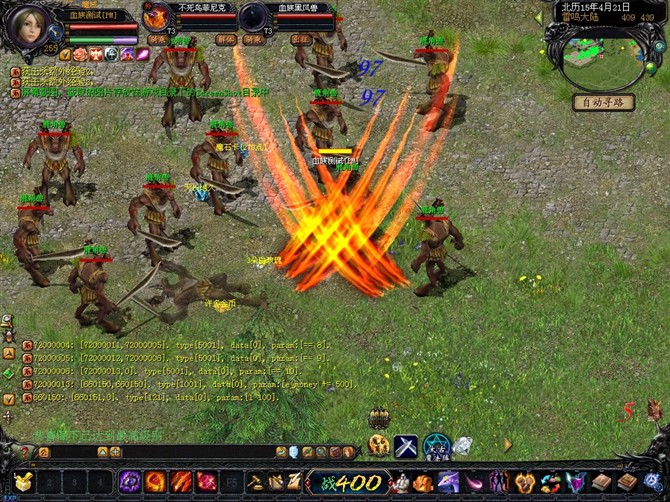Activate the crossed swords skill icon
Image resolution: width=670 pixels, height=502 pixels.
point(406,445)
